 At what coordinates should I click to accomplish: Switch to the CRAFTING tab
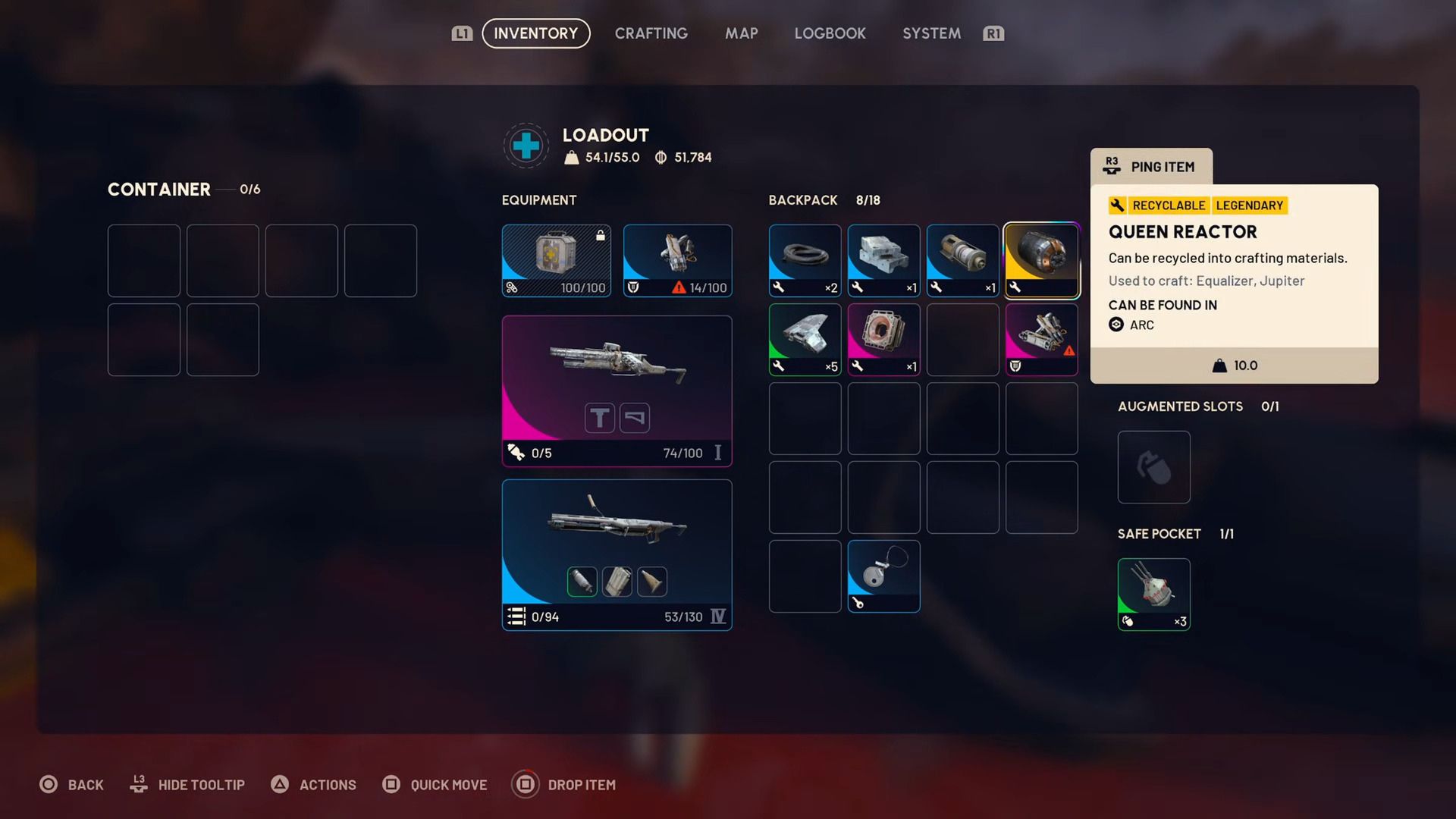651,33
